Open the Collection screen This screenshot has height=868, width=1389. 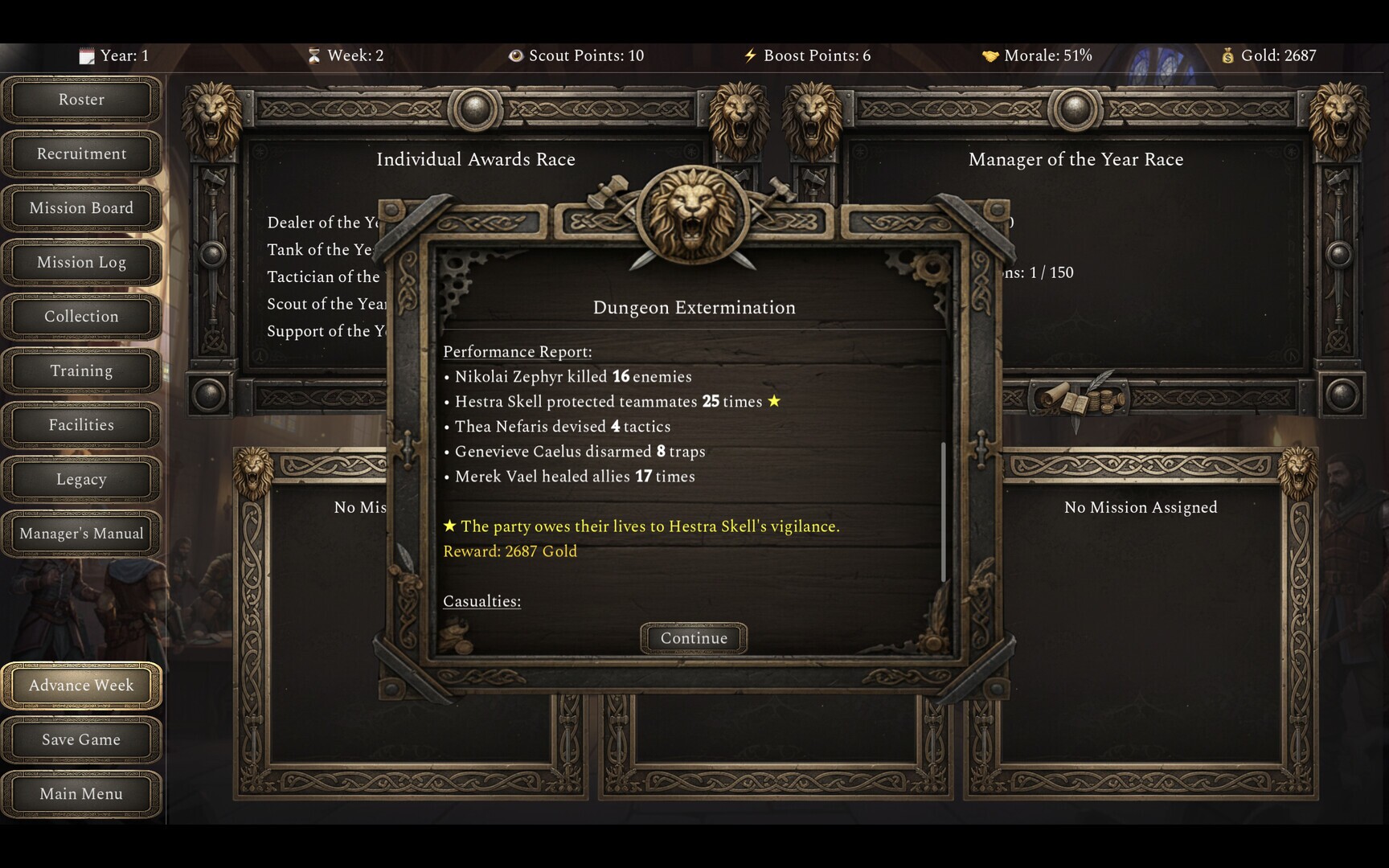pyautogui.click(x=81, y=317)
